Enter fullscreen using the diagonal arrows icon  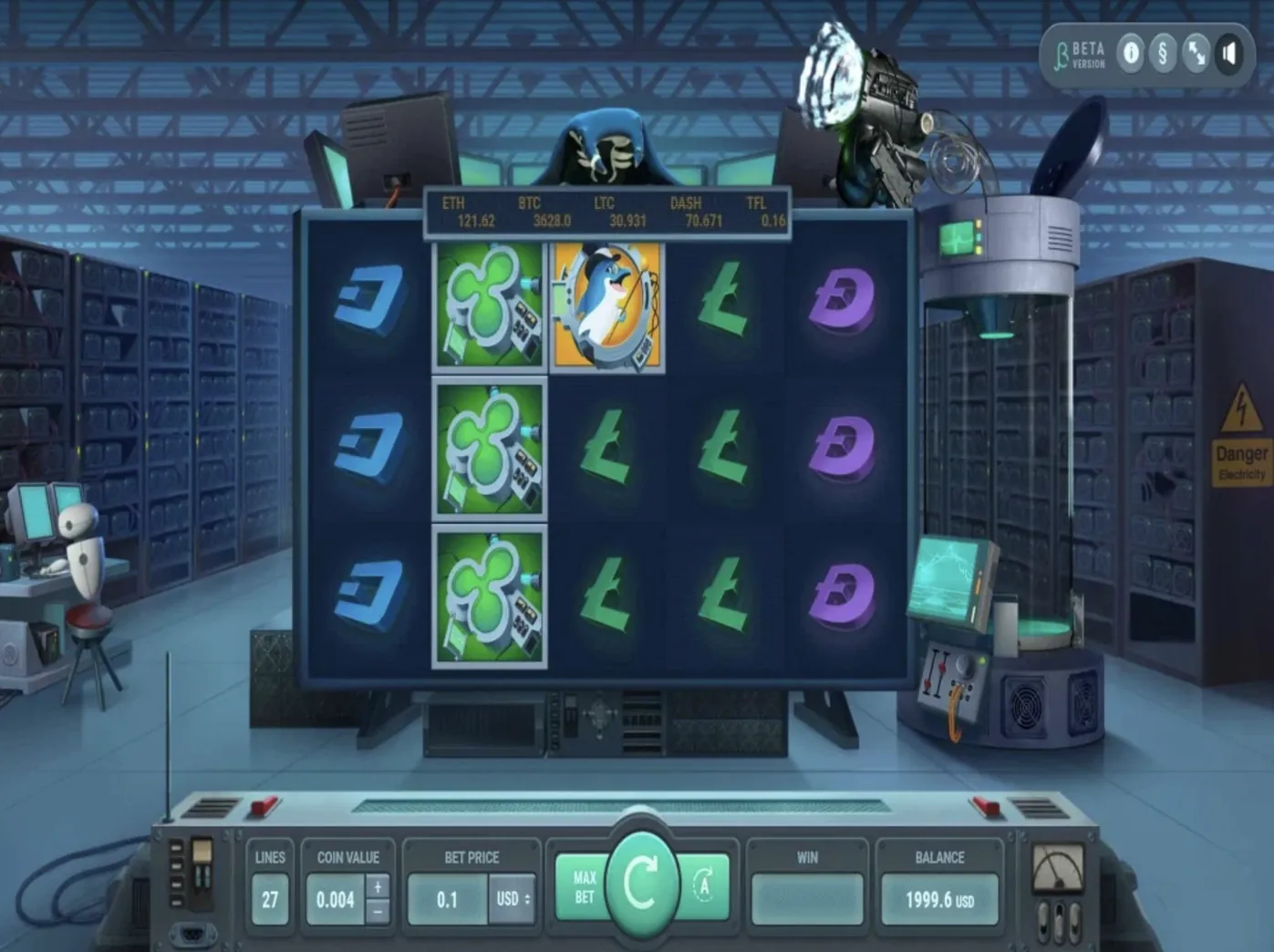coord(1197,54)
